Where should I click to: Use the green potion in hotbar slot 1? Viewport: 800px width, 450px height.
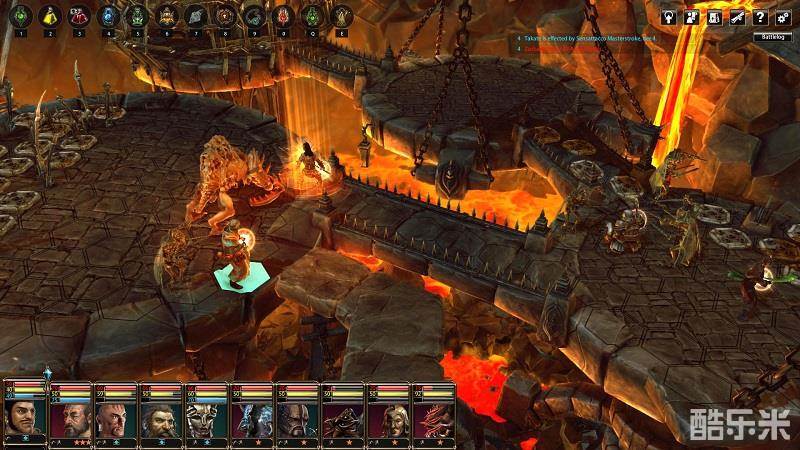click(18, 16)
